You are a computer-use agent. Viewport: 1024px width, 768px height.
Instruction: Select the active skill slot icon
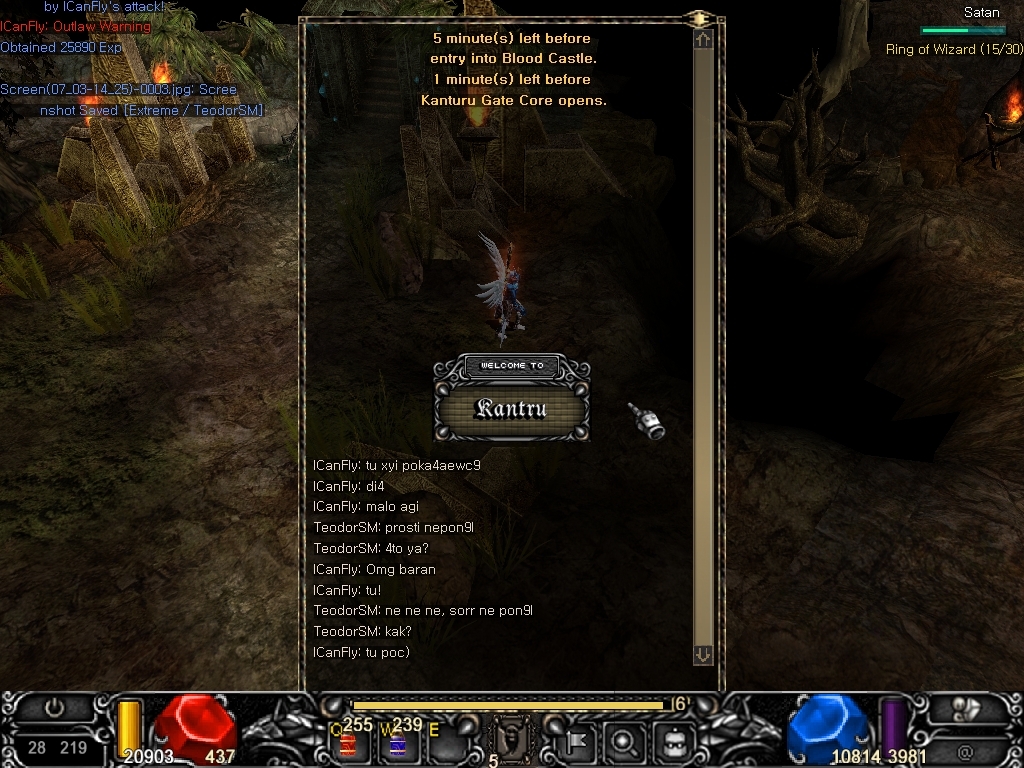[x=512, y=742]
